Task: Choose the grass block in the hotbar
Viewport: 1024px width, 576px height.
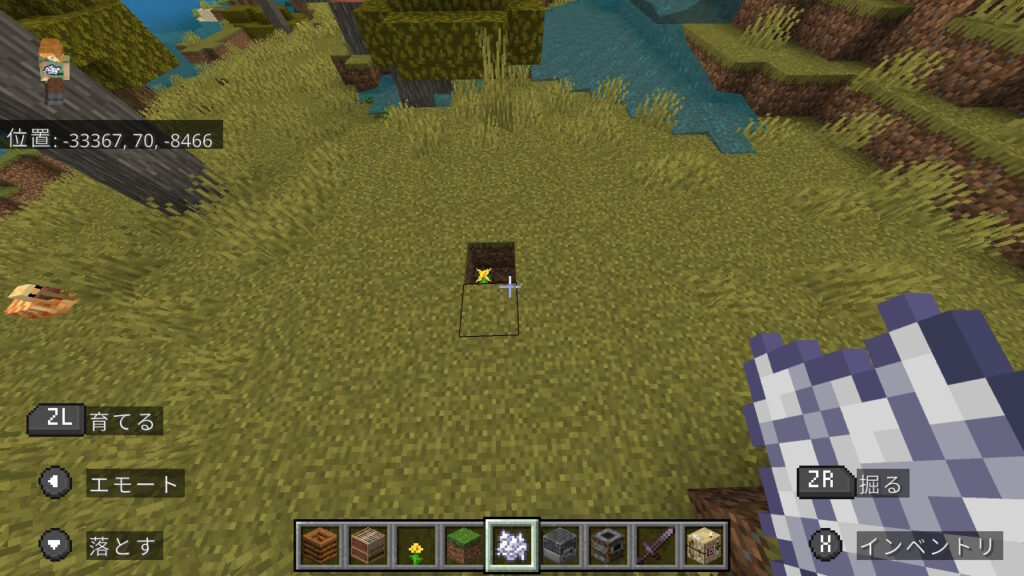Action: point(463,546)
